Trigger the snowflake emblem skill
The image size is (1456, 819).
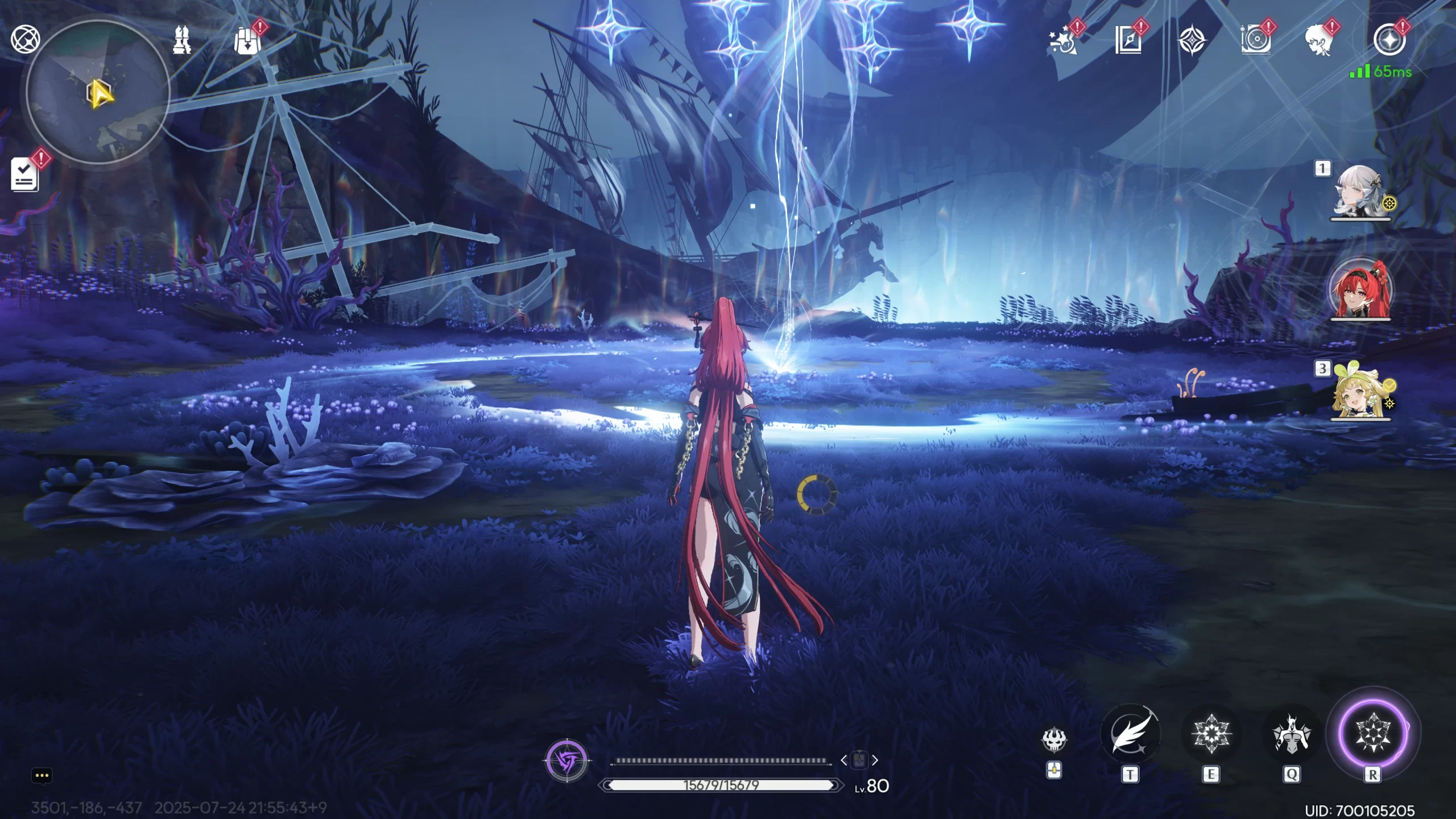point(1211,734)
